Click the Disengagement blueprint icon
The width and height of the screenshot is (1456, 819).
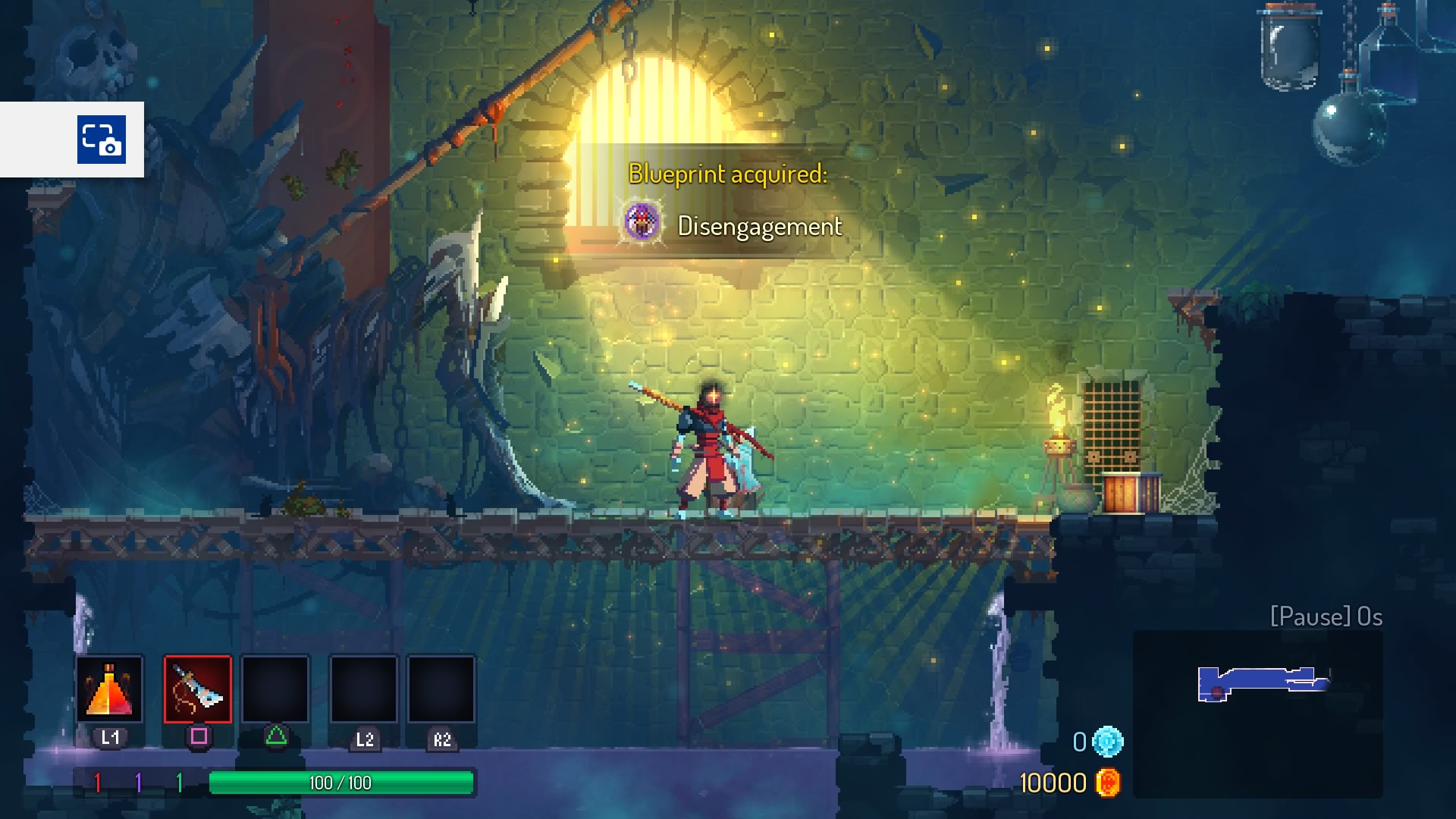click(642, 223)
